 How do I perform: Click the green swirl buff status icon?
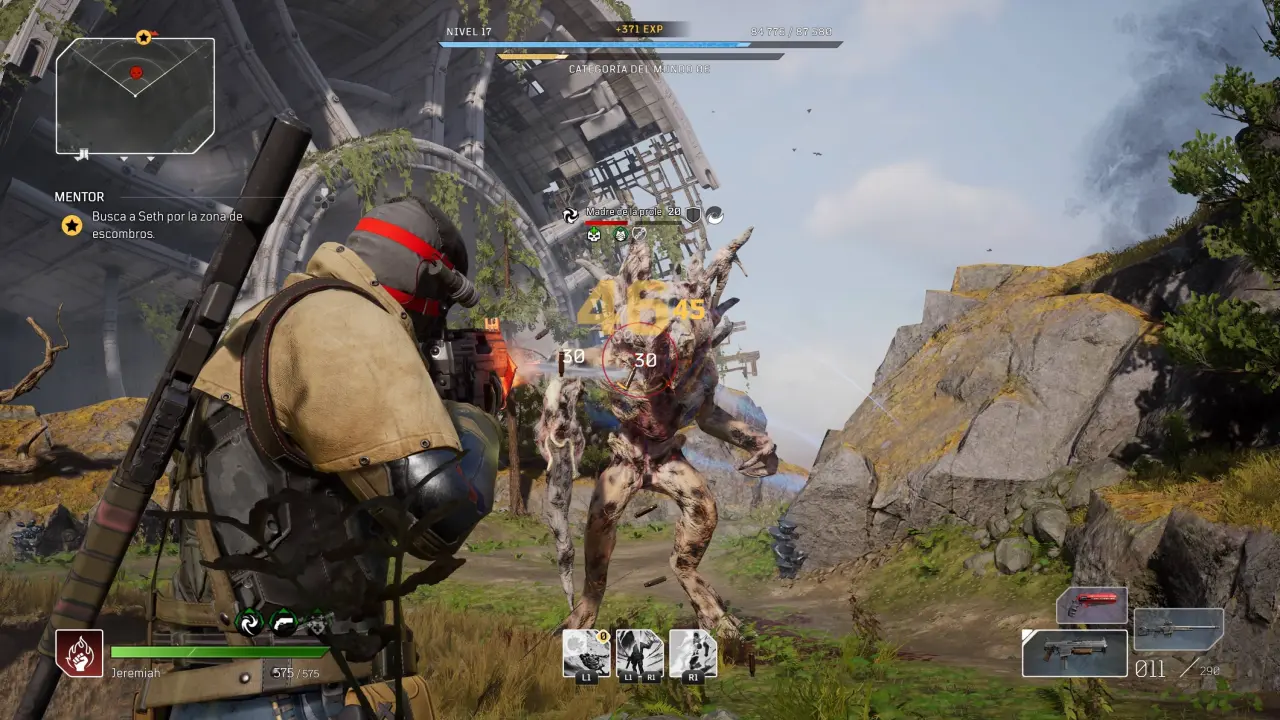[248, 623]
